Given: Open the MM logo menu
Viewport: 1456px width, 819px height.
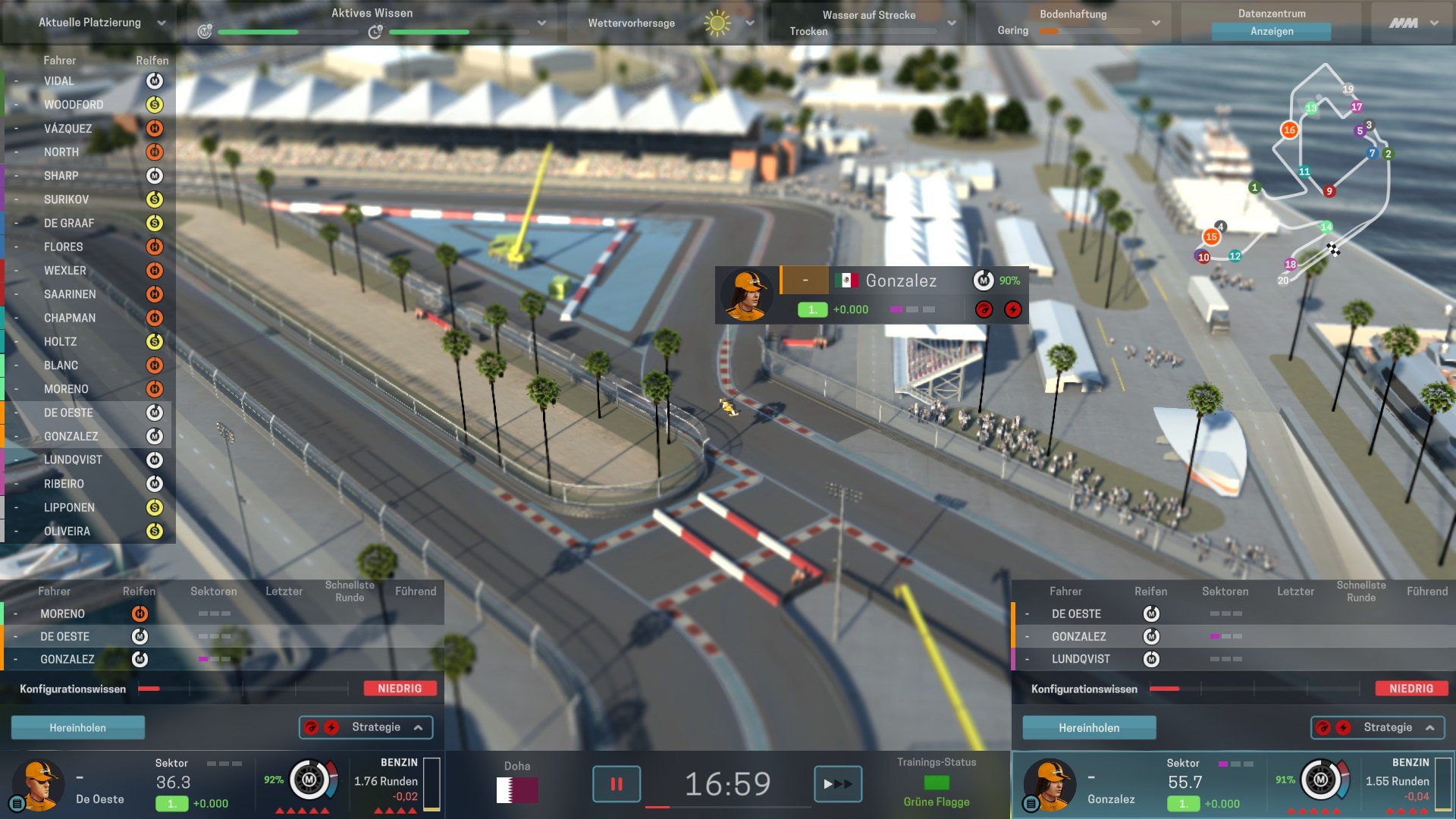Looking at the screenshot, I should coord(1413,24).
